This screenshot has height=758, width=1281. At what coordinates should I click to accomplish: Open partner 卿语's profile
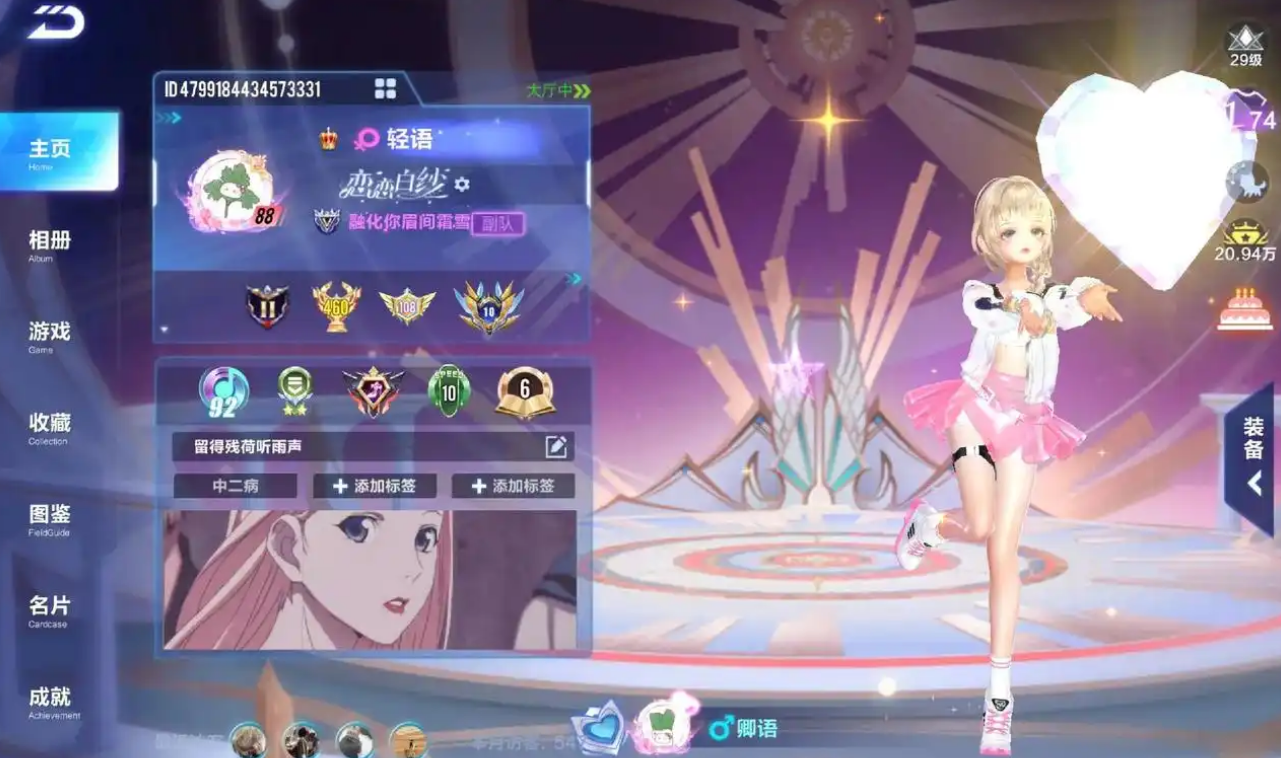click(745, 729)
